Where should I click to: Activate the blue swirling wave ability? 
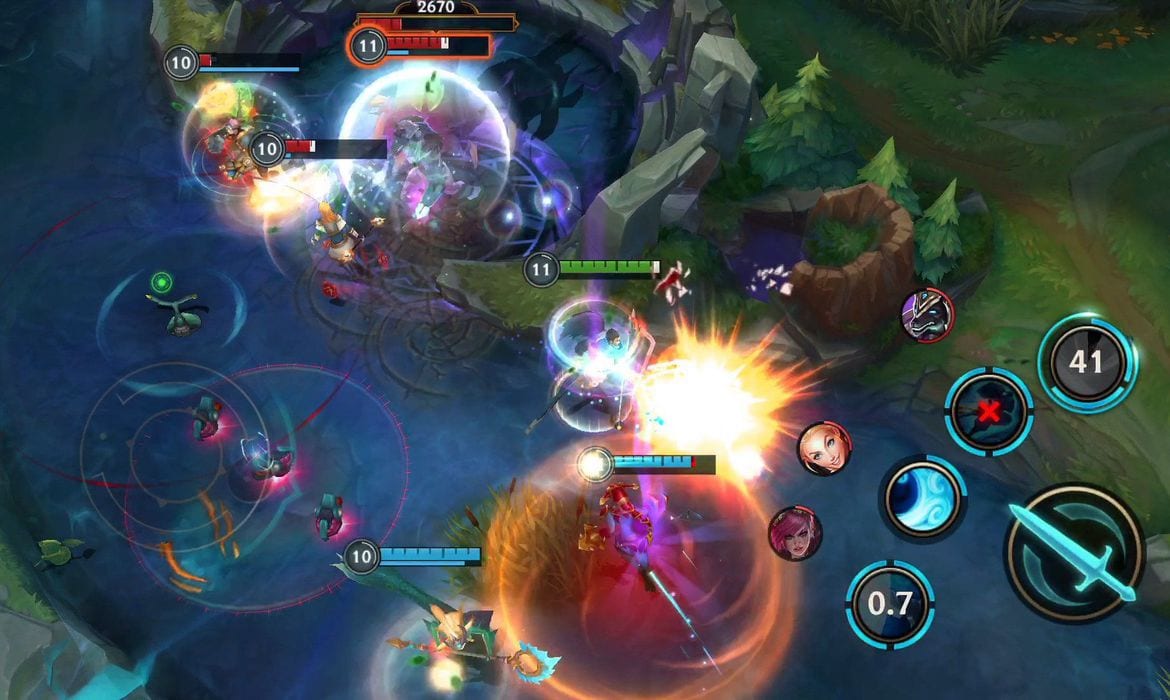tap(922, 498)
